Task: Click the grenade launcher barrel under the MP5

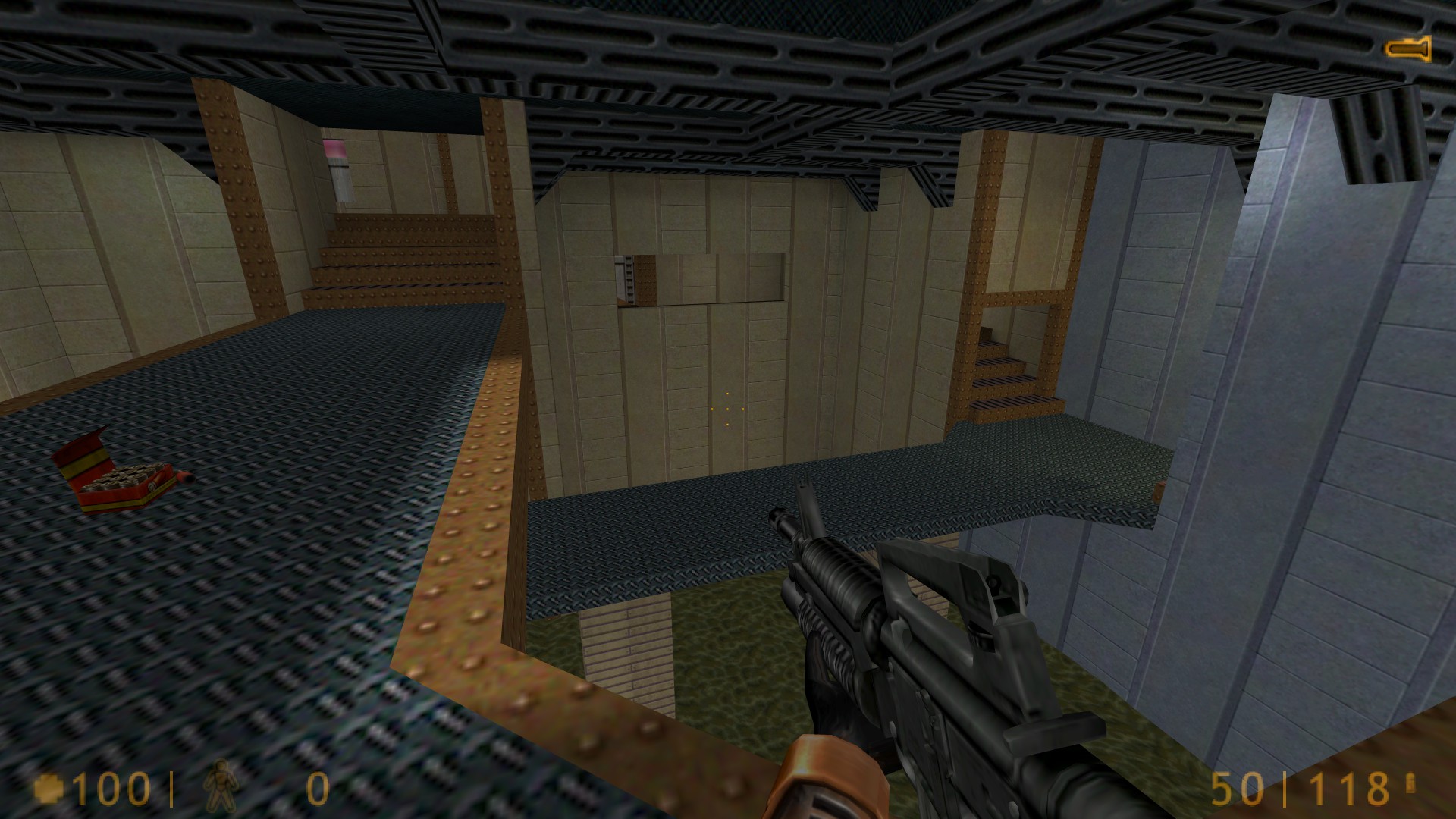Action: pos(827,645)
